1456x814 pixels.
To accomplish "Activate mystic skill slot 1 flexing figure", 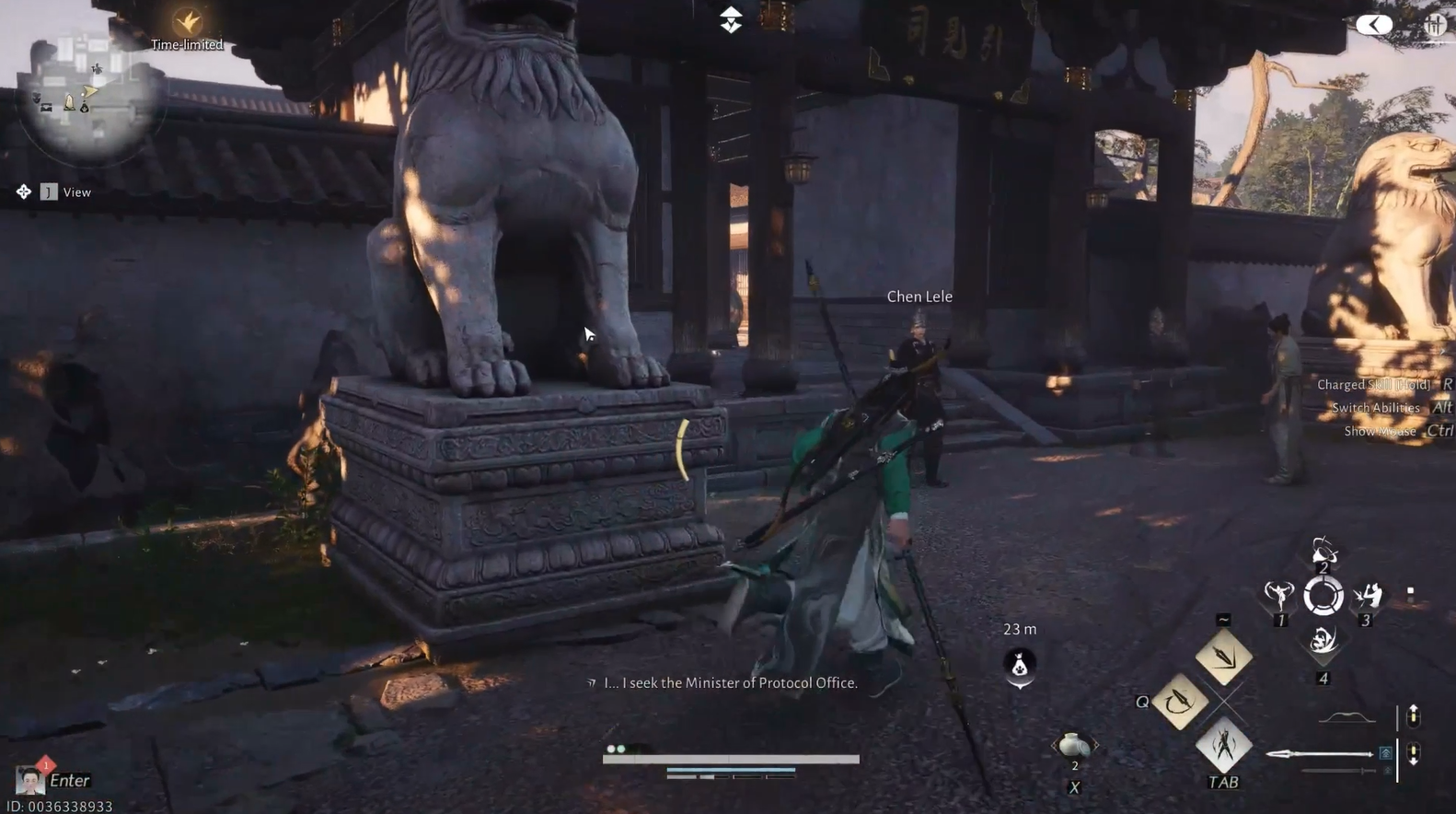I will [x=1278, y=596].
